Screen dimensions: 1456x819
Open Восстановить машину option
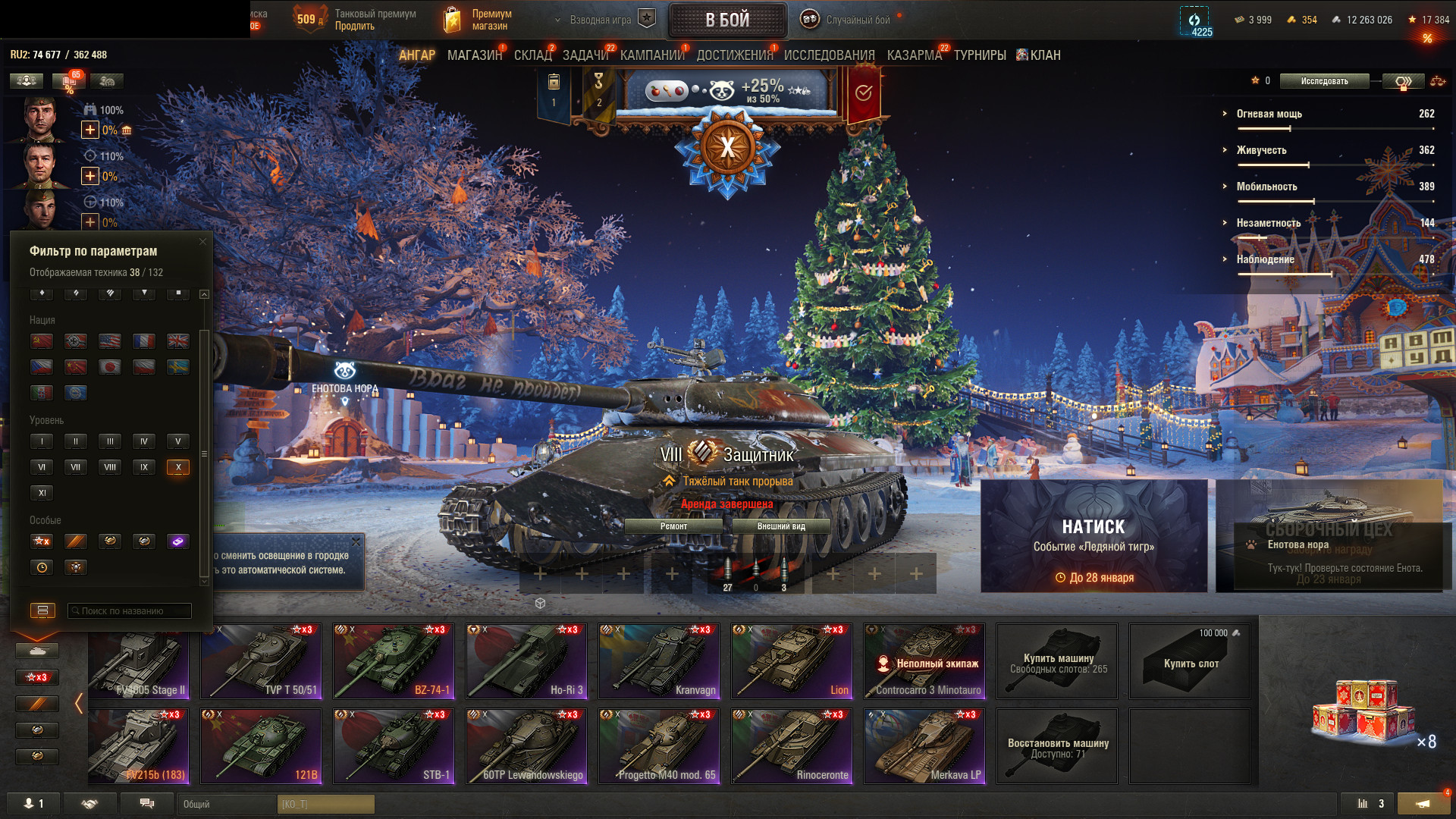pos(1057,746)
